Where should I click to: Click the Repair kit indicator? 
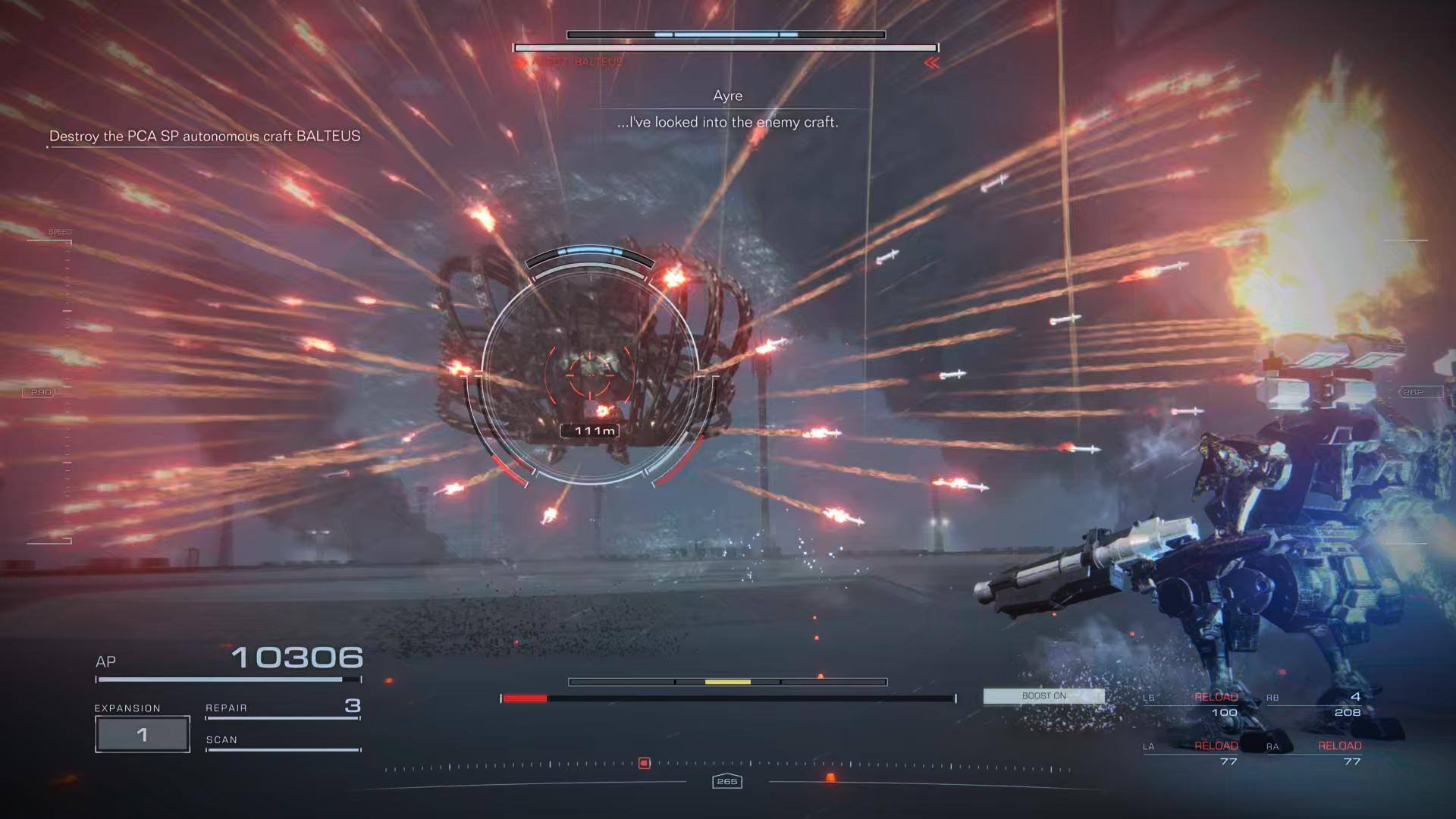tap(282, 708)
